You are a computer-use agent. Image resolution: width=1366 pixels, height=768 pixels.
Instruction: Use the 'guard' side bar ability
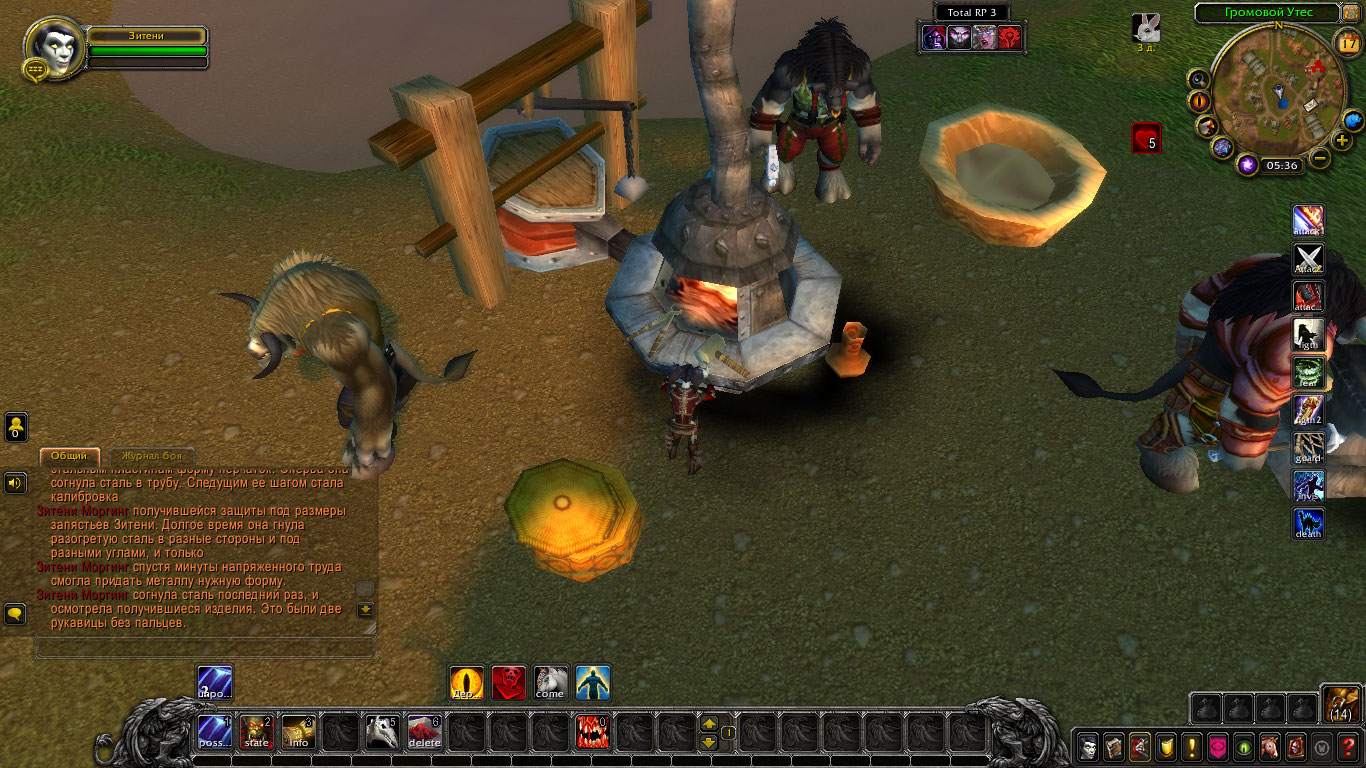pyautogui.click(x=1308, y=448)
